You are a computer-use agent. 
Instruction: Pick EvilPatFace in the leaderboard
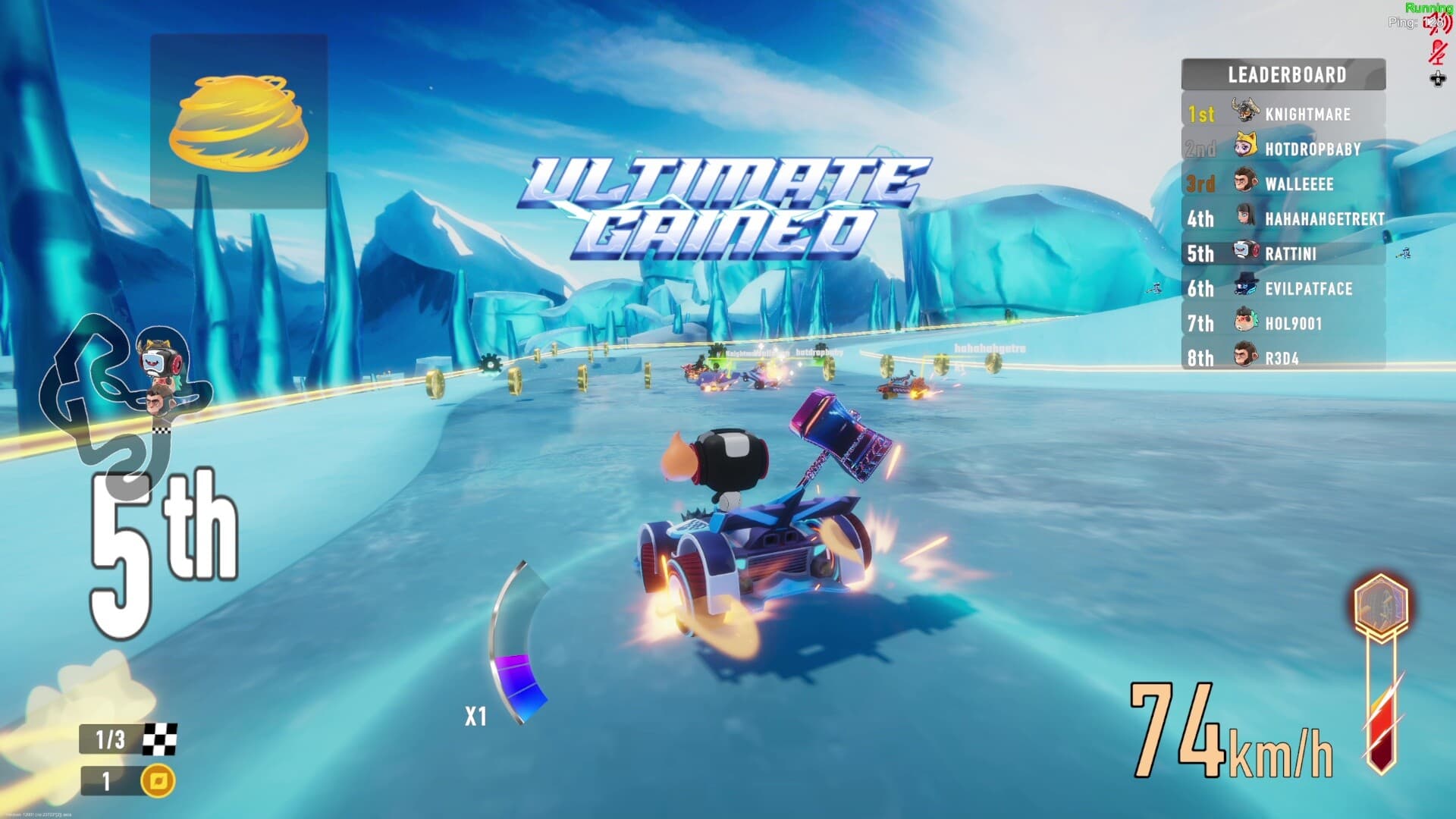(1283, 288)
